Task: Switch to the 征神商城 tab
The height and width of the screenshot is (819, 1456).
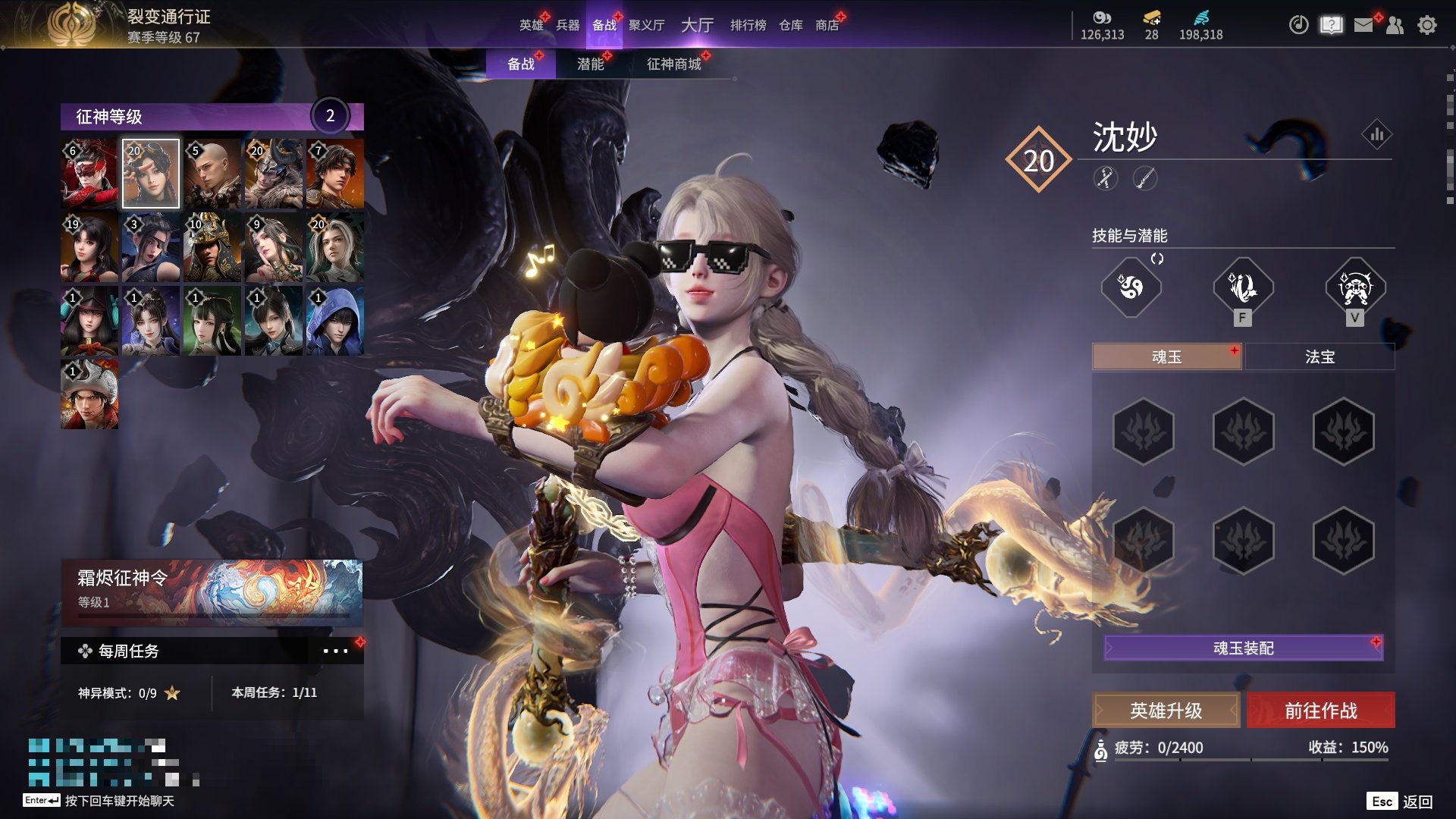Action: pos(673,64)
